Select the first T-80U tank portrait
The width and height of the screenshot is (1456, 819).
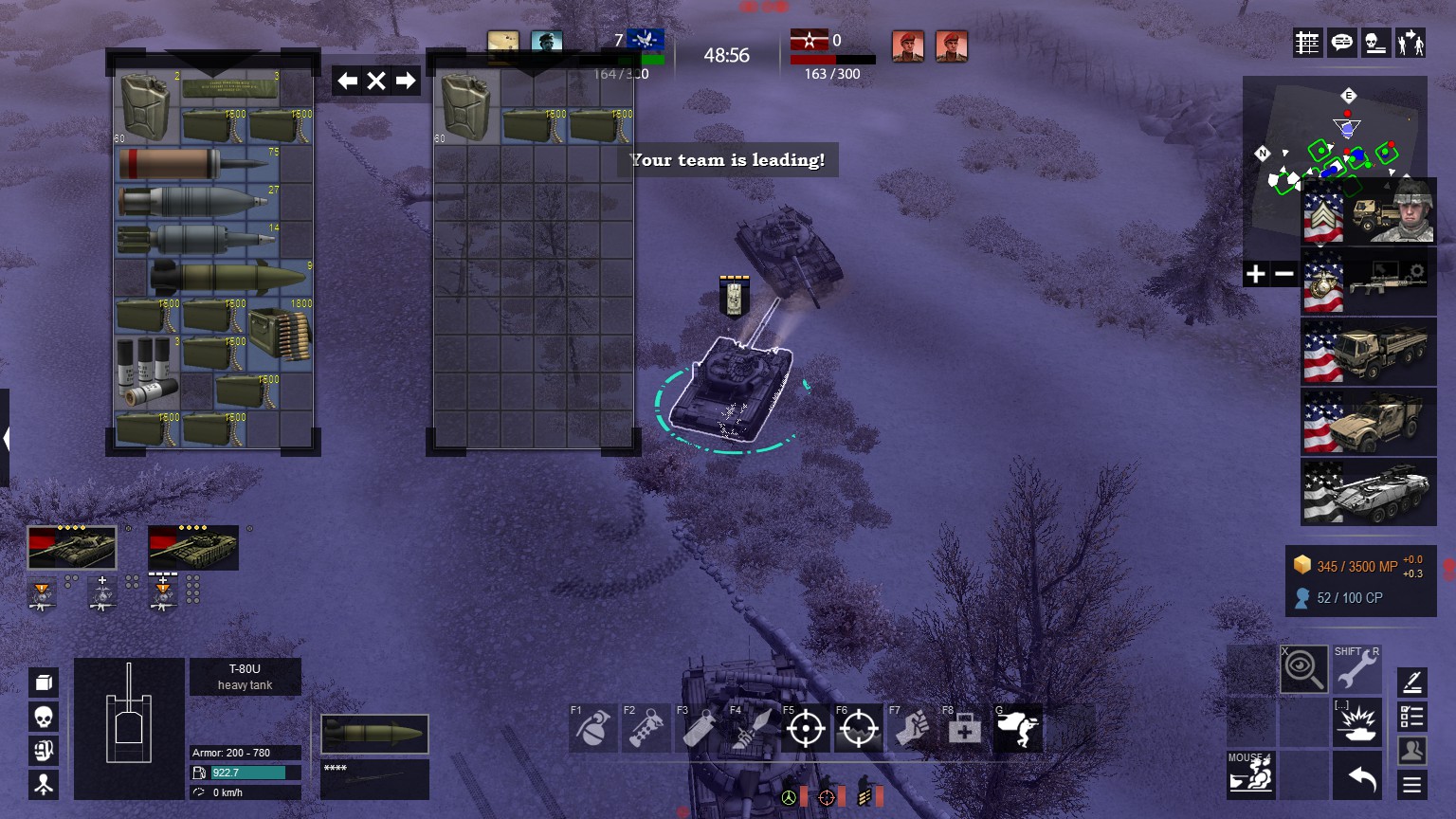(72, 548)
